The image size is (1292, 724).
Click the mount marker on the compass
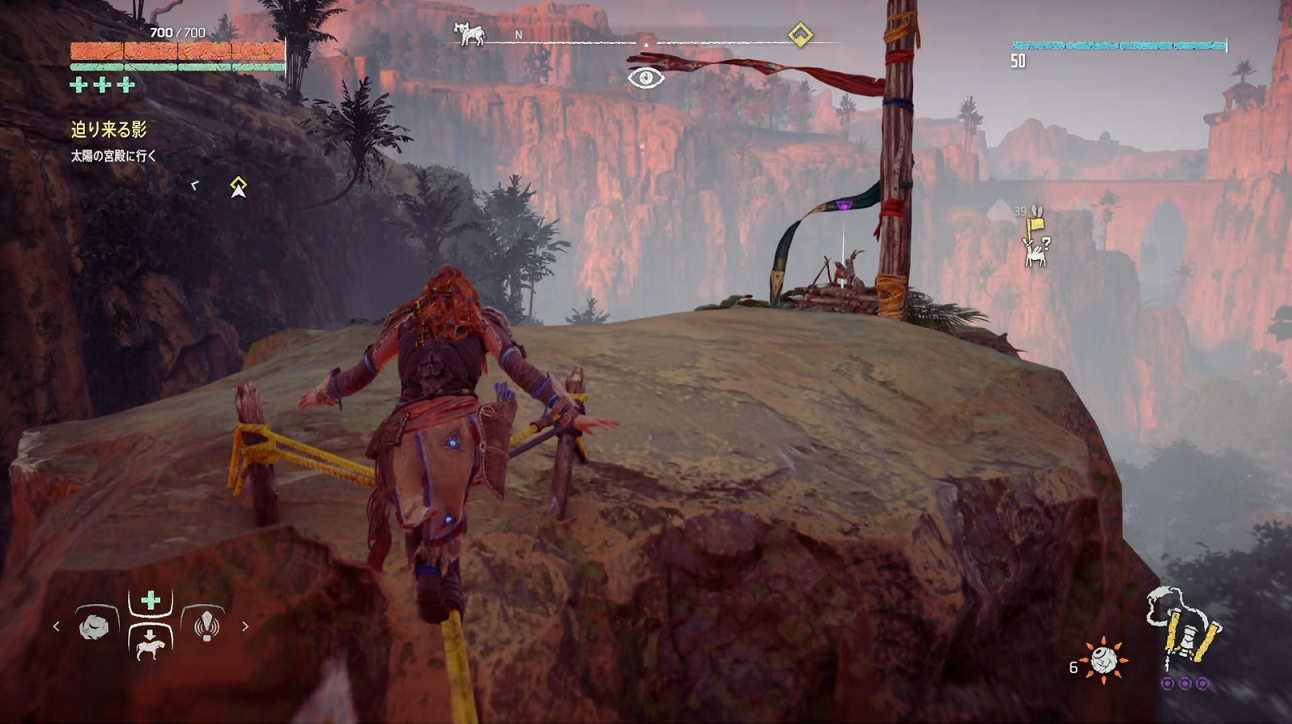click(469, 34)
